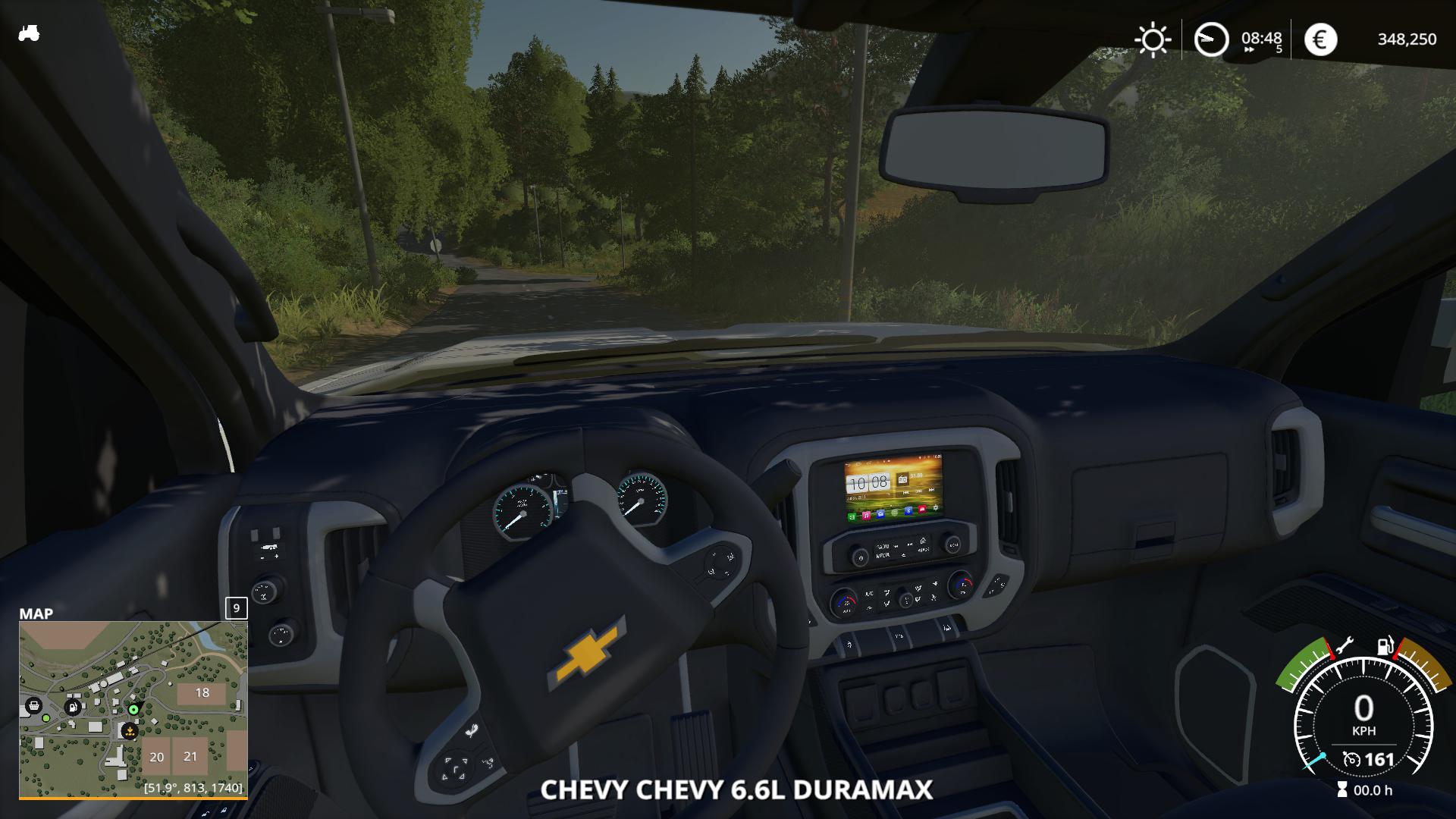The height and width of the screenshot is (819, 1456).
Task: Select field 21 on the minimap
Action: (190, 757)
